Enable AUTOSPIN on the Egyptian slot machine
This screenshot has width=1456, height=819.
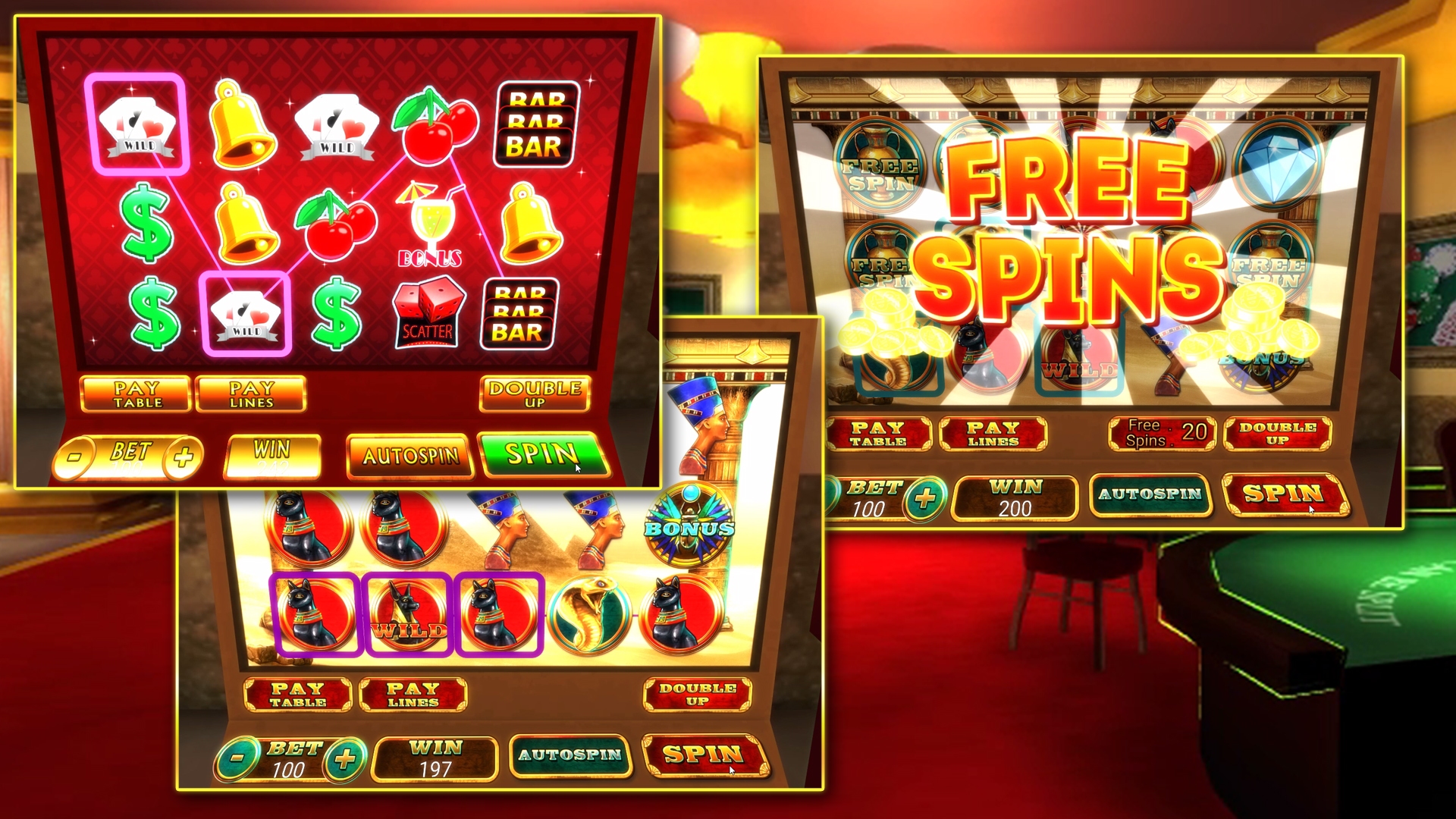(570, 756)
